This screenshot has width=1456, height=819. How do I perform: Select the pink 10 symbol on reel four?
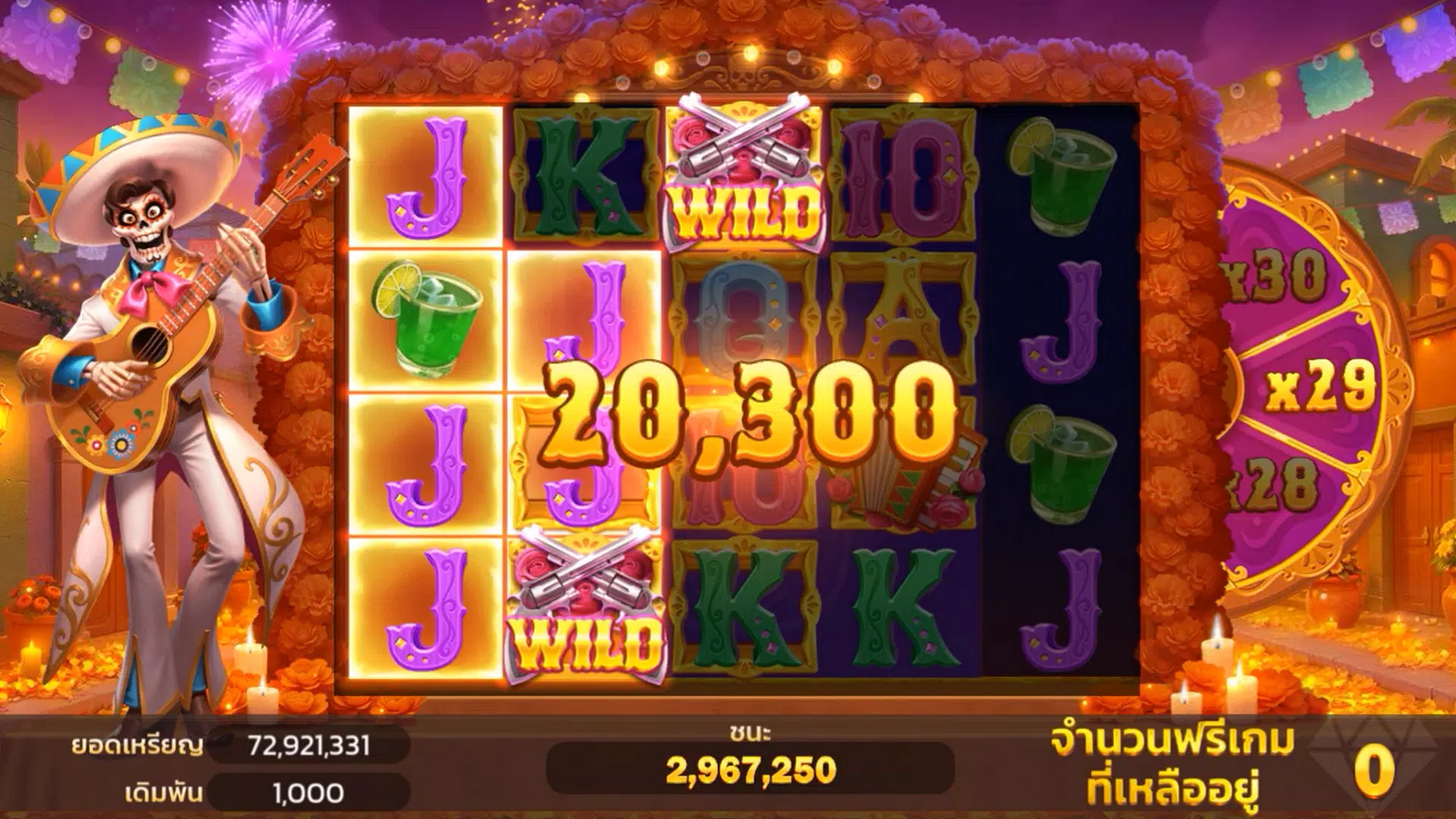(x=902, y=174)
